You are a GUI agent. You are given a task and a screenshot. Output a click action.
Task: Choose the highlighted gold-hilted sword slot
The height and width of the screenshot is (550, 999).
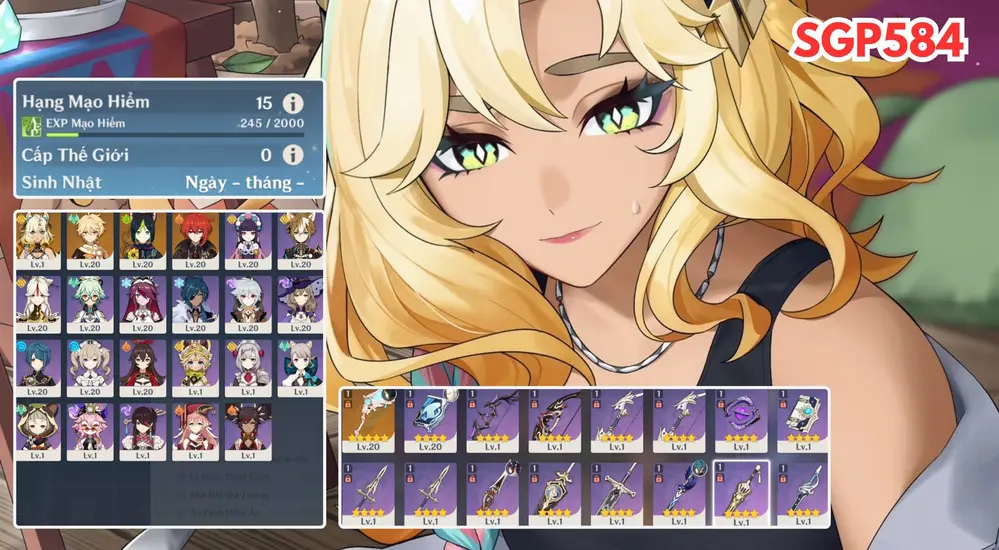(740, 492)
